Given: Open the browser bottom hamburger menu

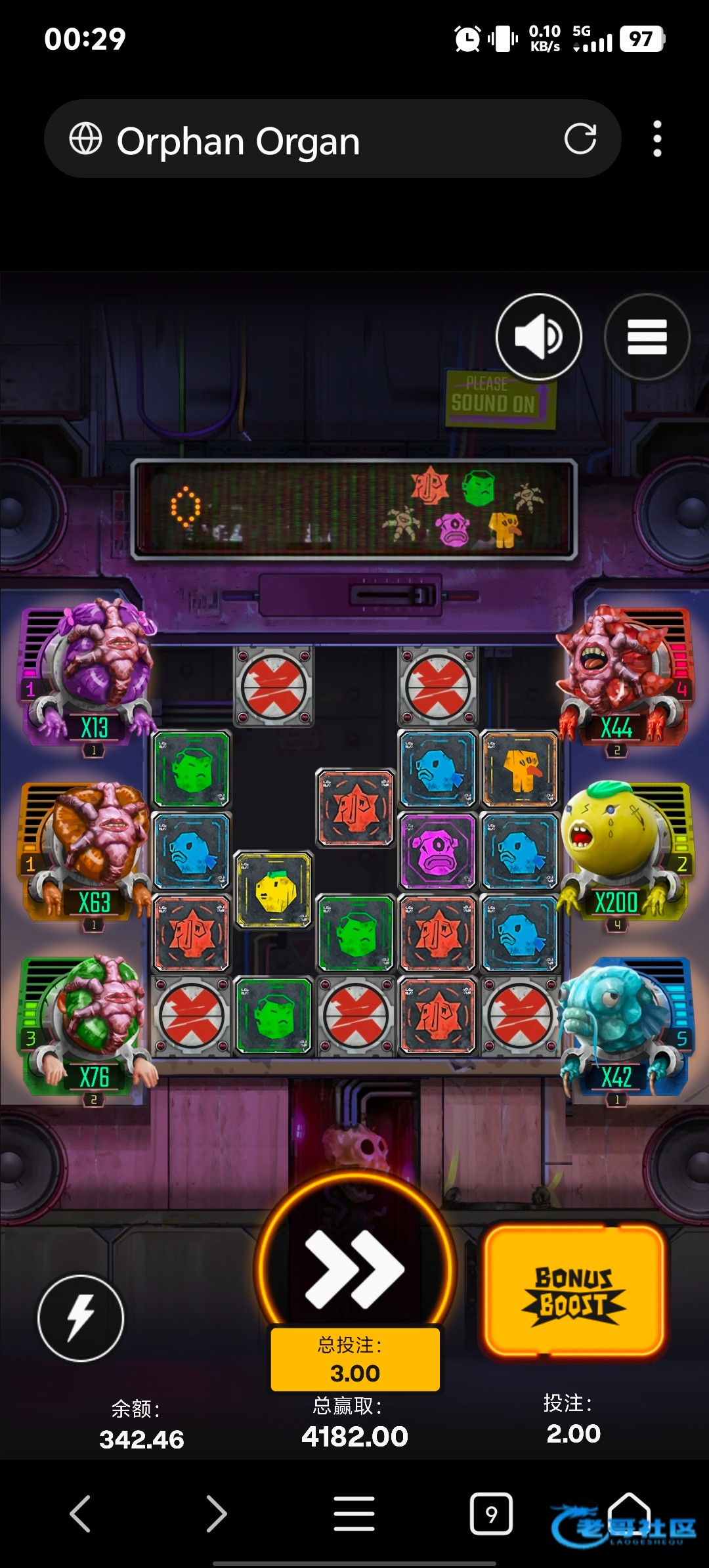Looking at the screenshot, I should (x=354, y=1514).
